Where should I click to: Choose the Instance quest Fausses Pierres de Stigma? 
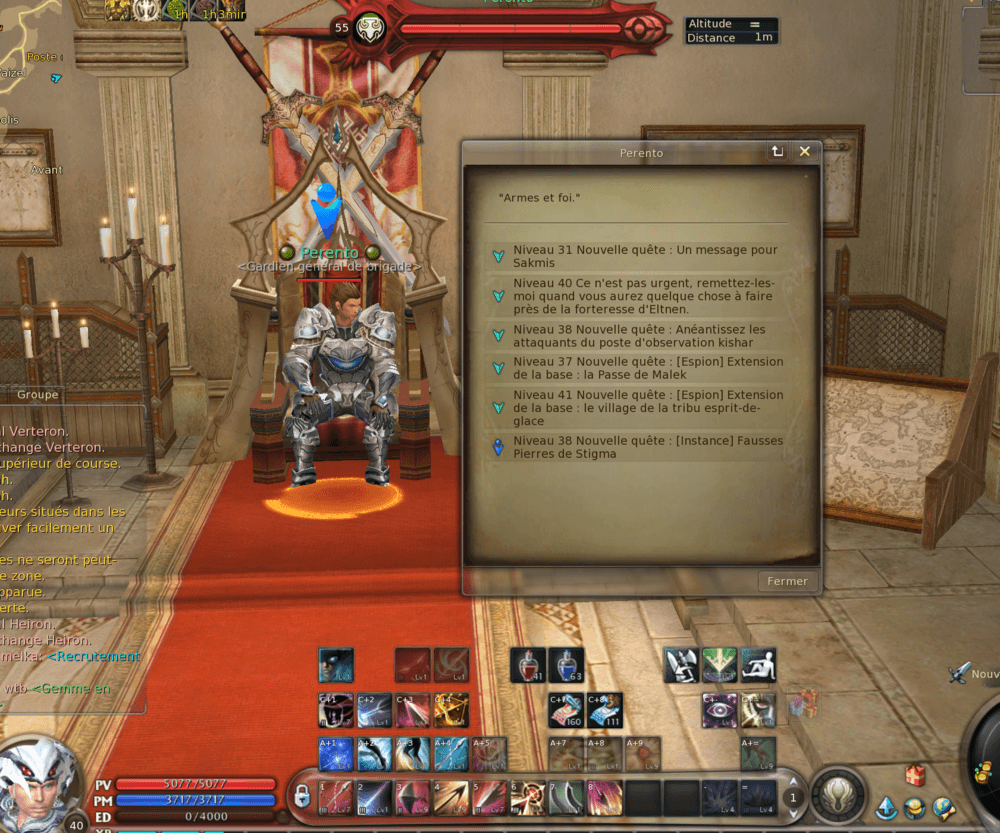point(645,447)
